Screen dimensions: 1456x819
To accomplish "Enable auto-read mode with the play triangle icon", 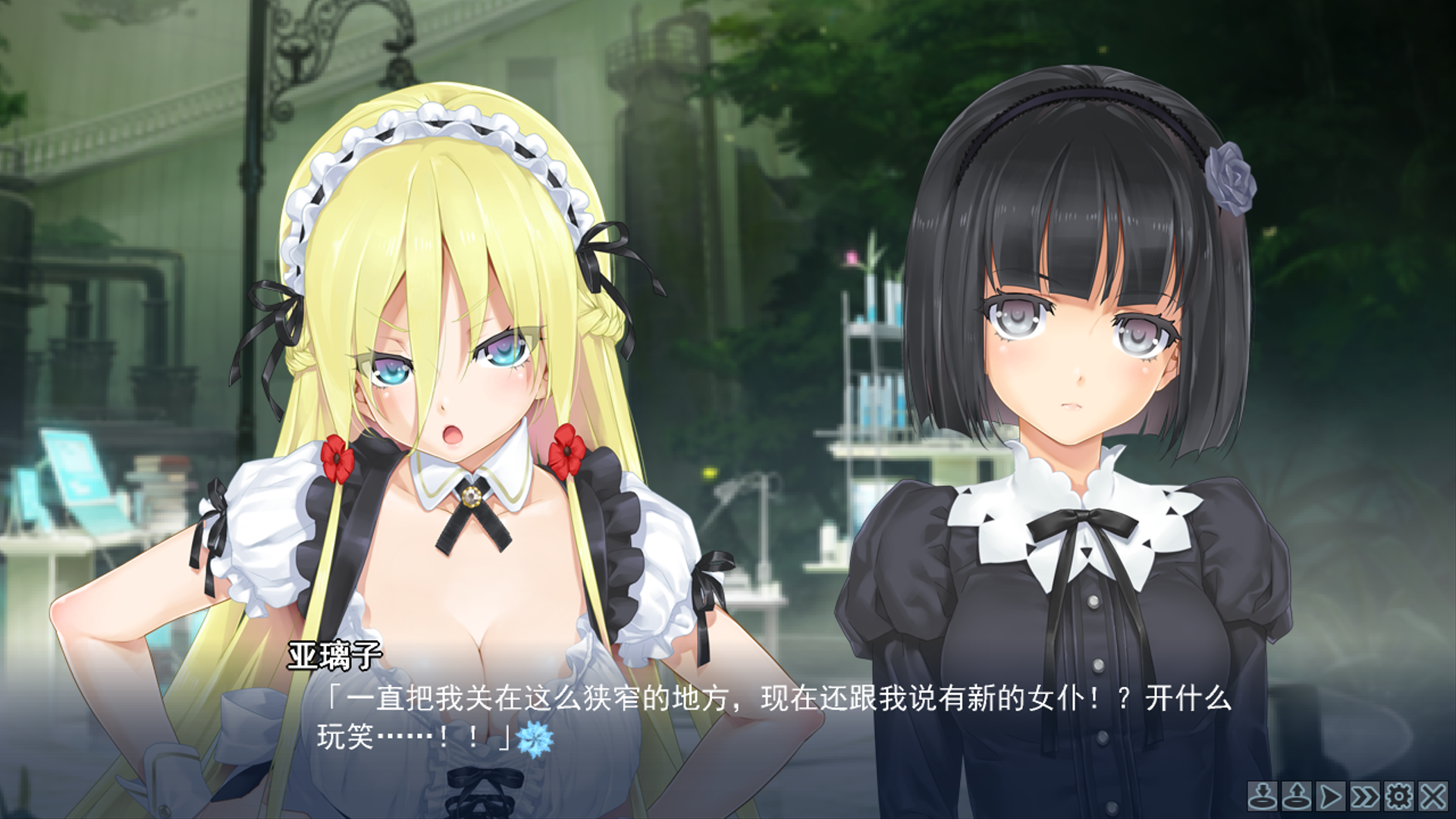I will pos(1331,796).
